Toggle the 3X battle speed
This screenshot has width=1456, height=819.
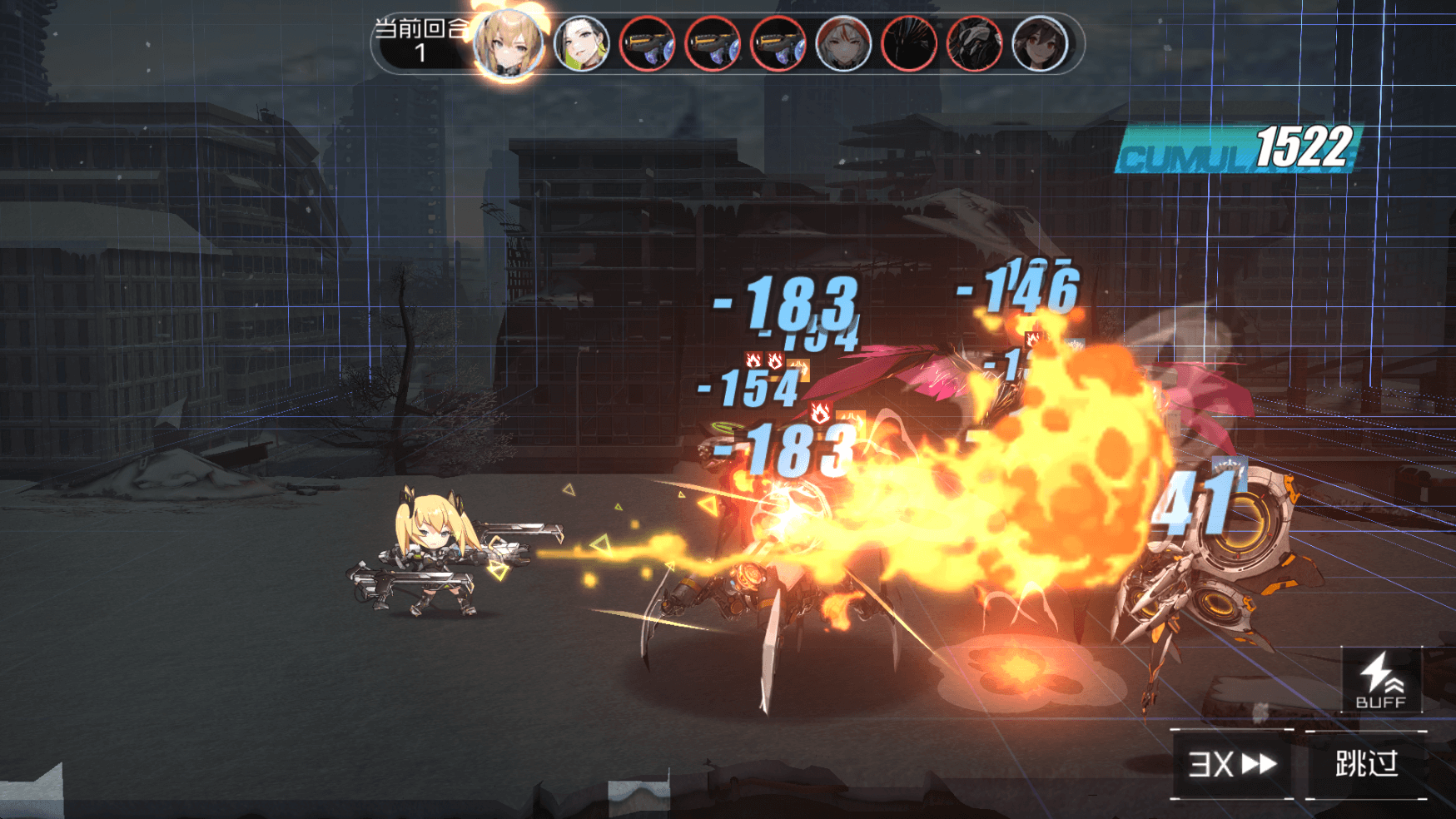coord(1232,763)
